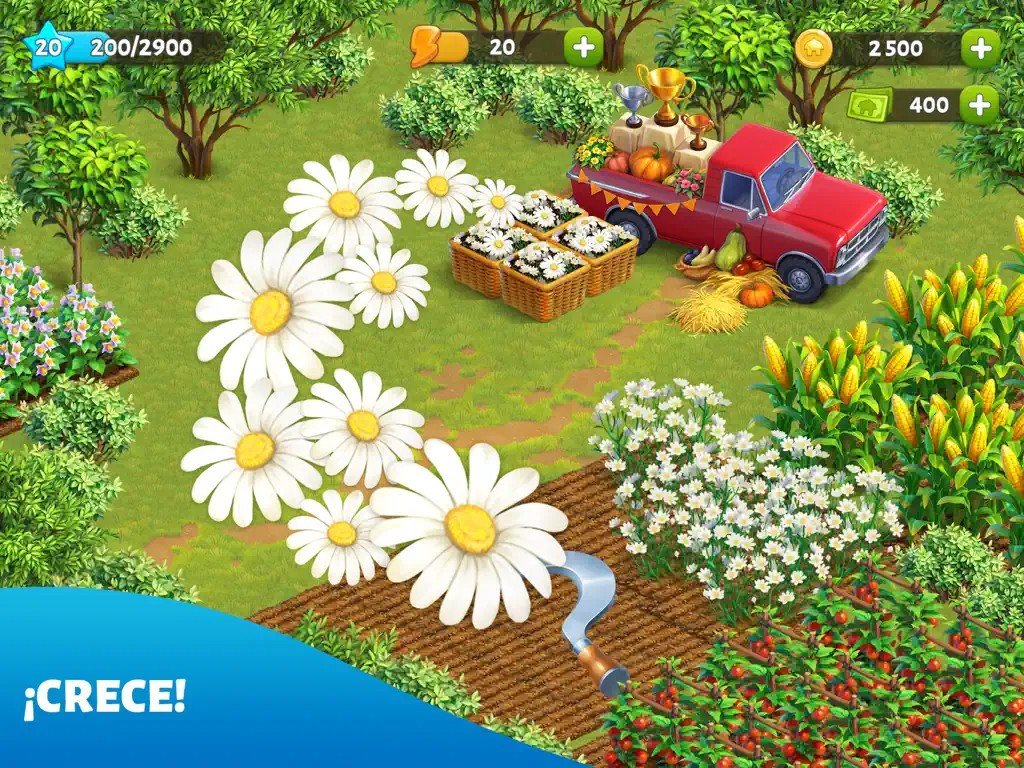Select the gold coin currency icon
The height and width of the screenshot is (768, 1024).
click(x=813, y=47)
